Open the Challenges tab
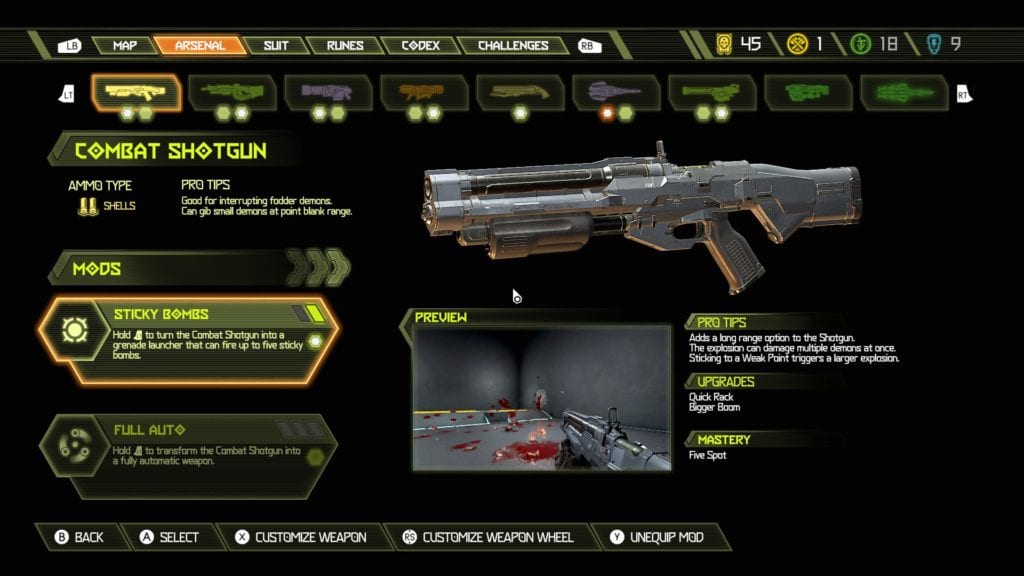This screenshot has height=576, width=1024. (x=512, y=45)
